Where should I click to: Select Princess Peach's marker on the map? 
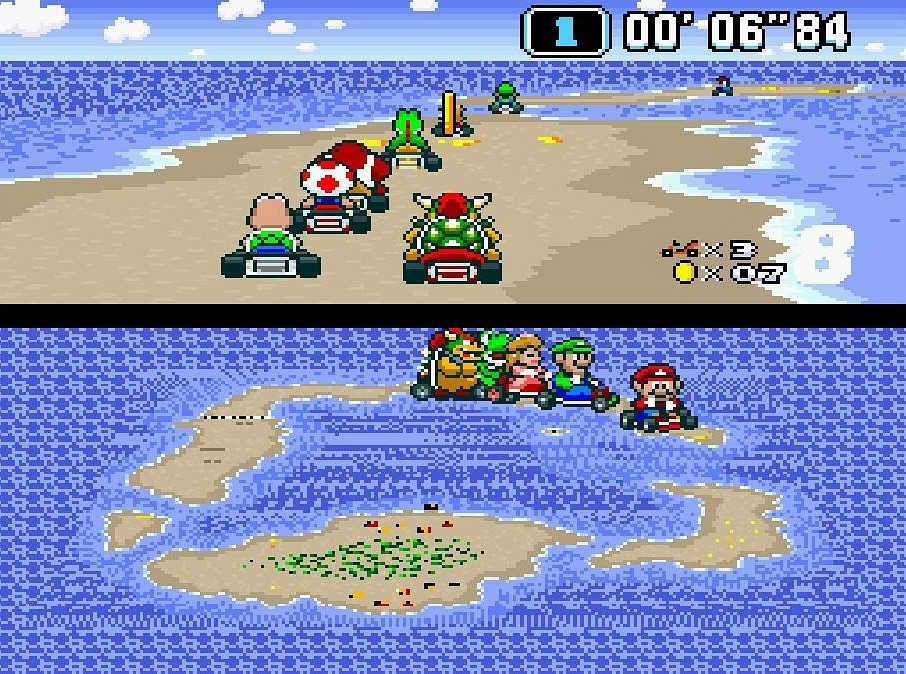click(526, 370)
